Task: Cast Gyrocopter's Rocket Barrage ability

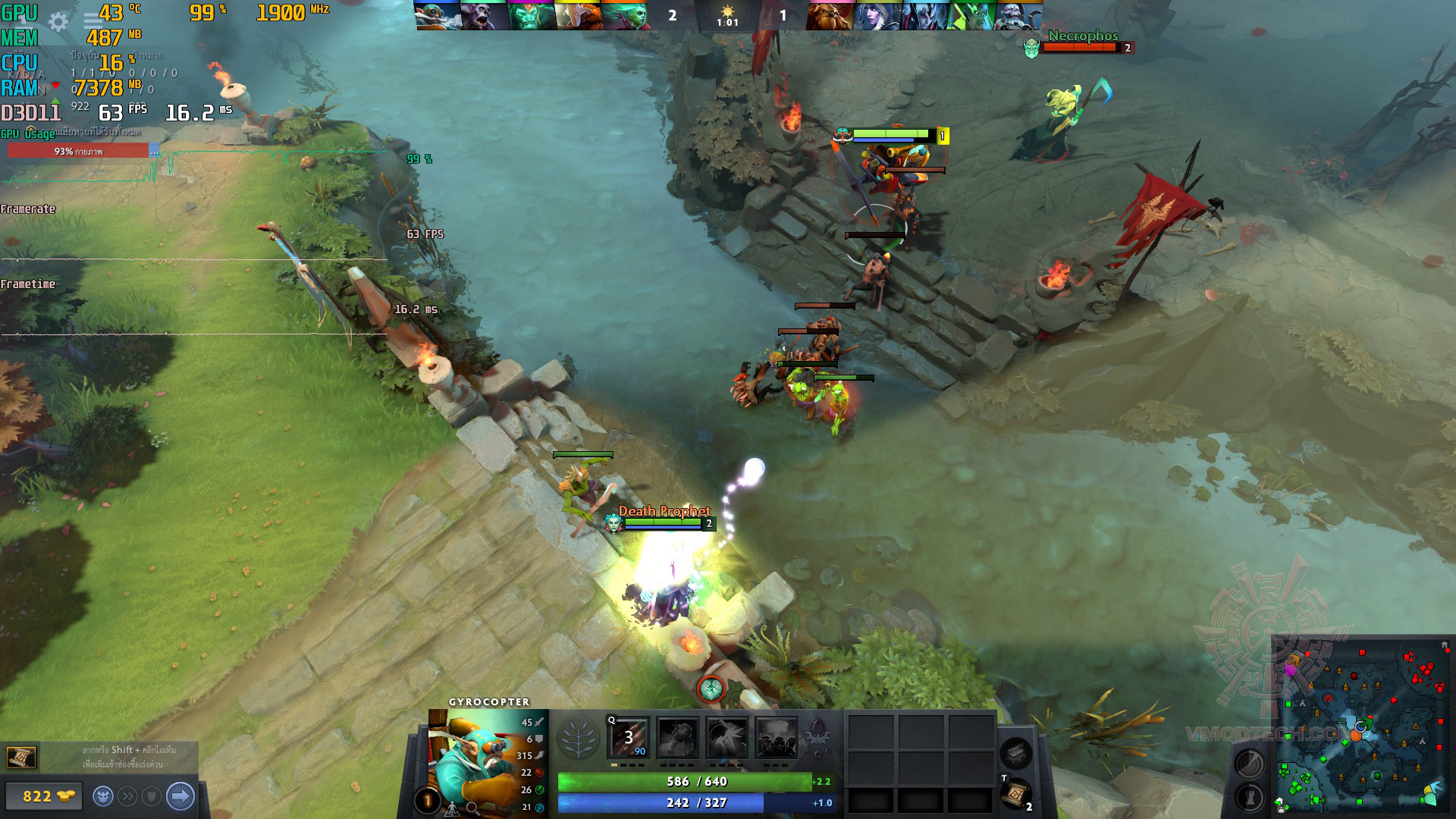Action: [629, 738]
